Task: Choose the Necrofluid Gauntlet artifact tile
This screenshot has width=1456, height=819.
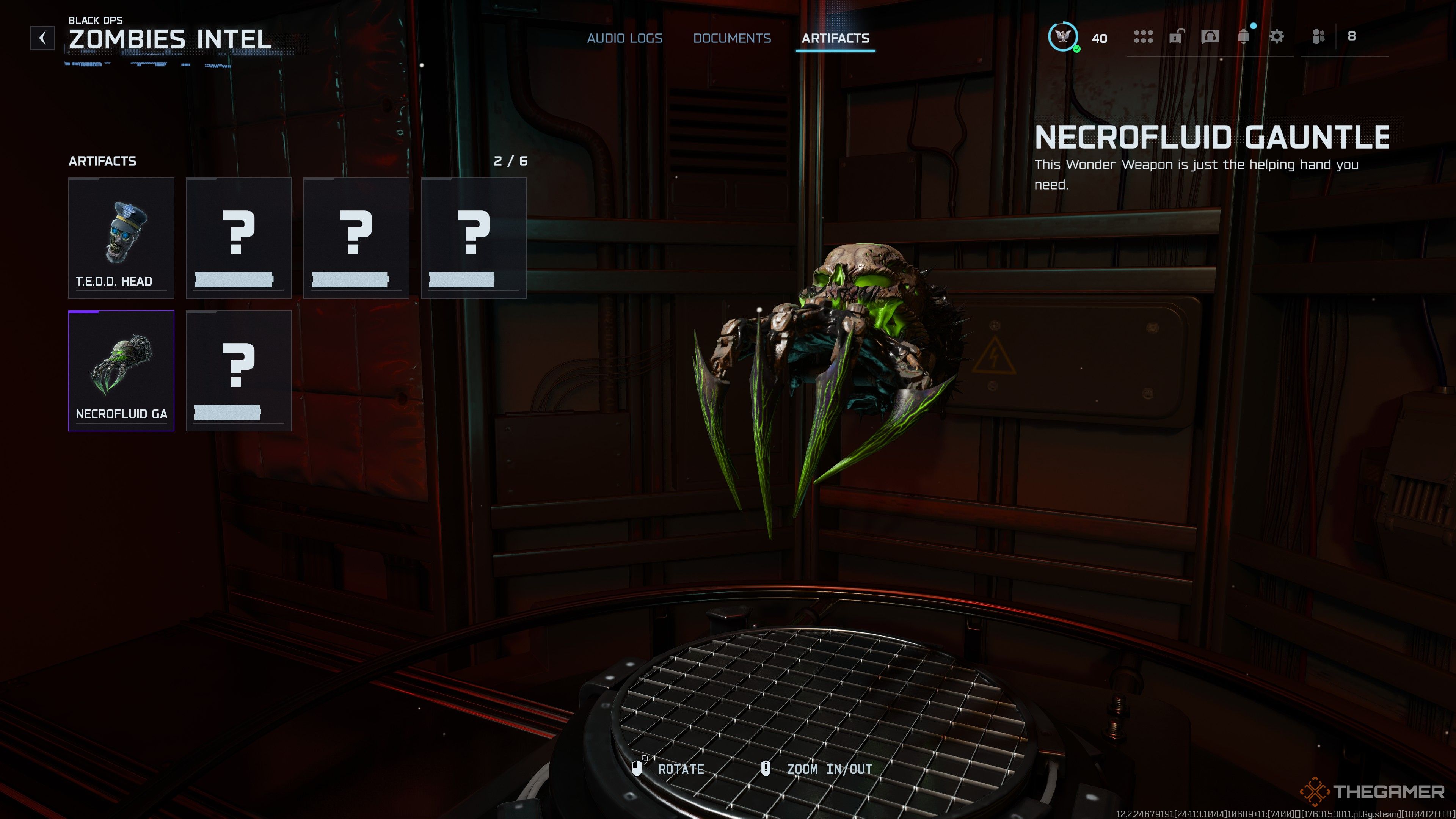Action: click(x=121, y=370)
